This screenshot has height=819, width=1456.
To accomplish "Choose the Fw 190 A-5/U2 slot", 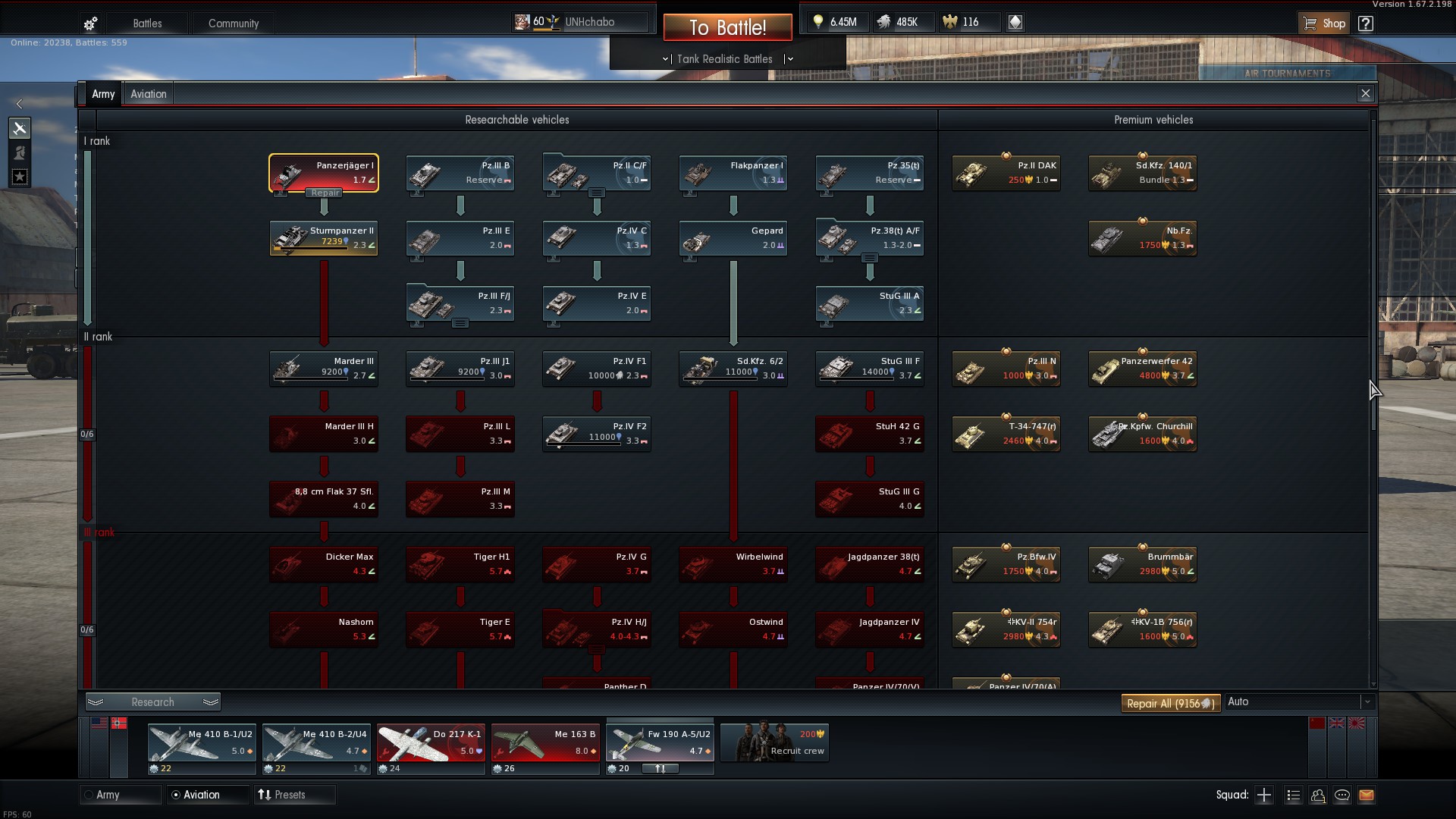I will tap(660, 742).
